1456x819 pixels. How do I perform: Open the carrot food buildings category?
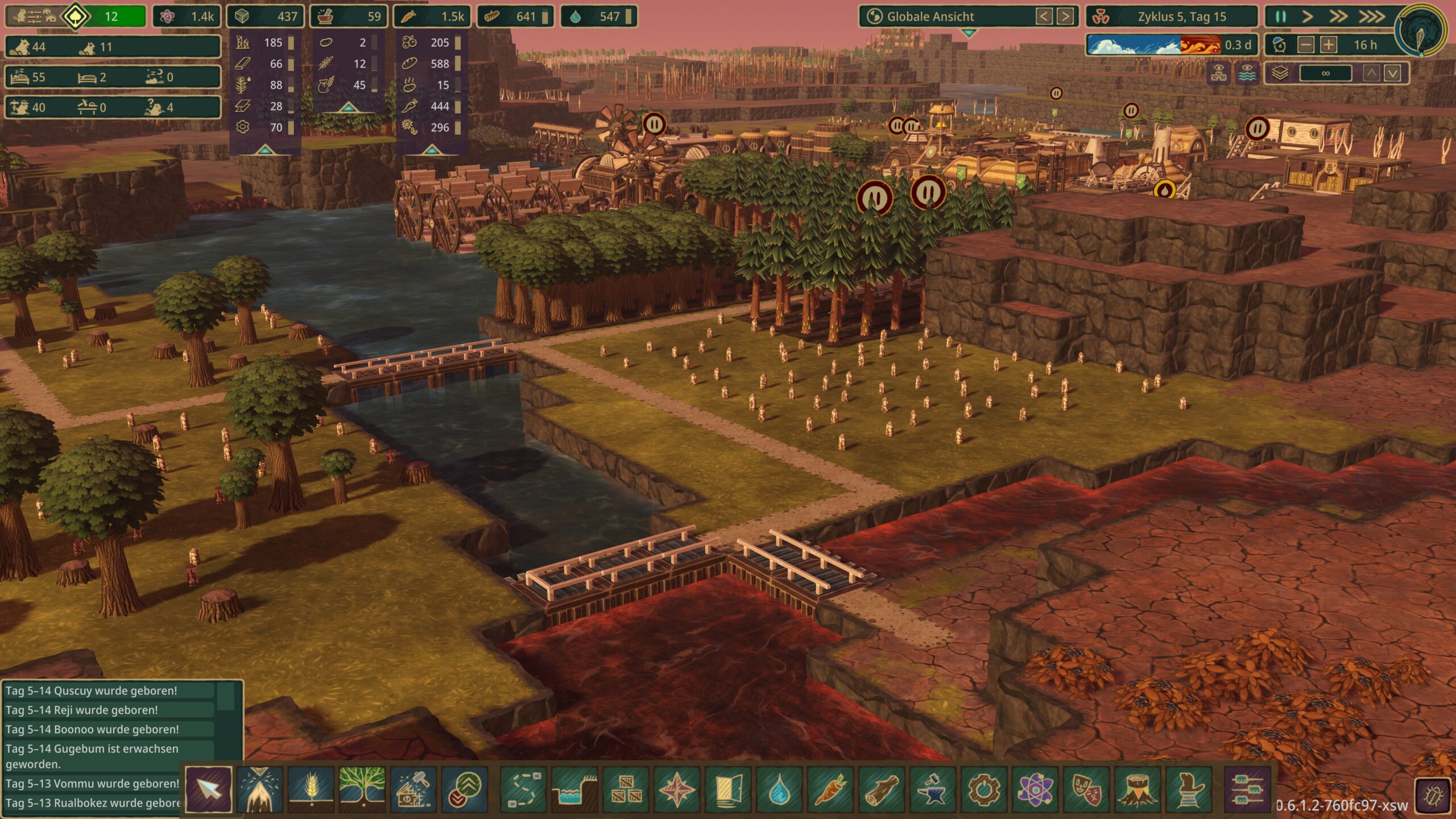point(829,789)
